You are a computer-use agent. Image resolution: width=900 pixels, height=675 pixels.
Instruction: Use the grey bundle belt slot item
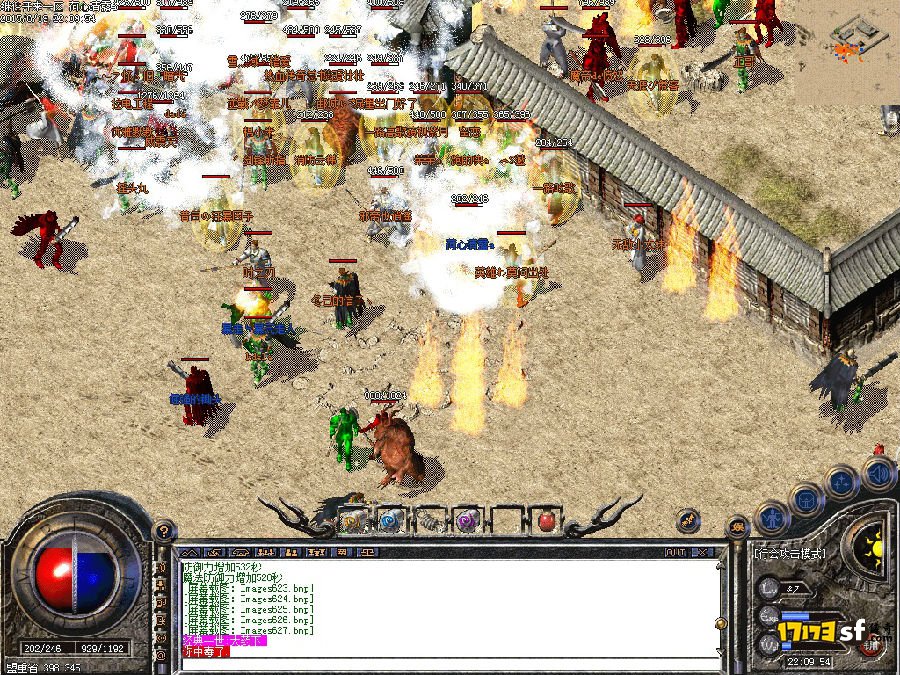(428, 521)
